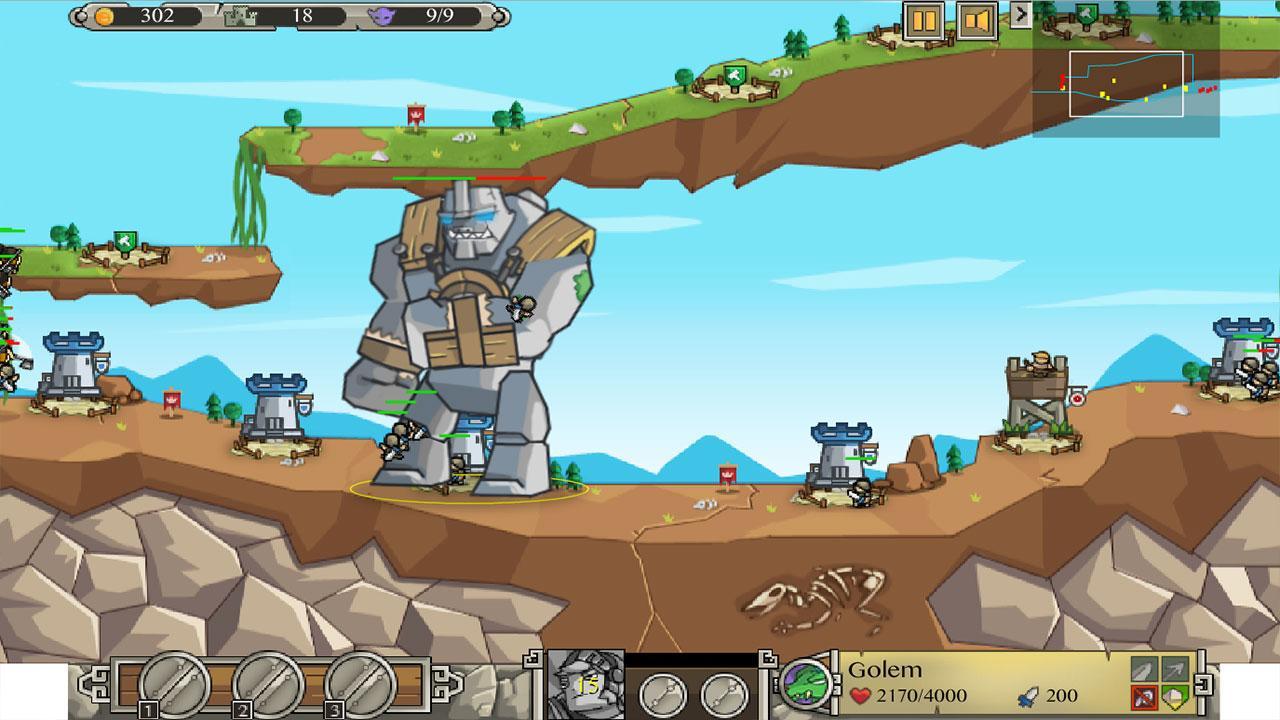The image size is (1280, 720).
Task: Pause the game with the pause button
Action: (924, 19)
